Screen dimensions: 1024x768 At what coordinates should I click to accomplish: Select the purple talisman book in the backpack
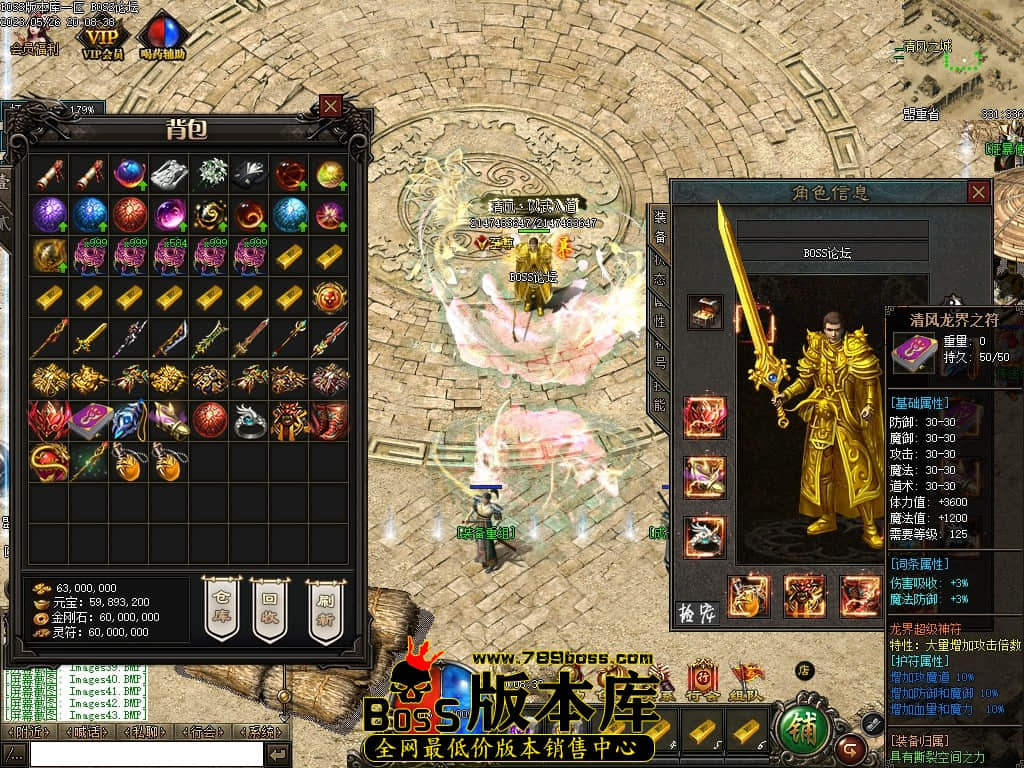point(89,420)
